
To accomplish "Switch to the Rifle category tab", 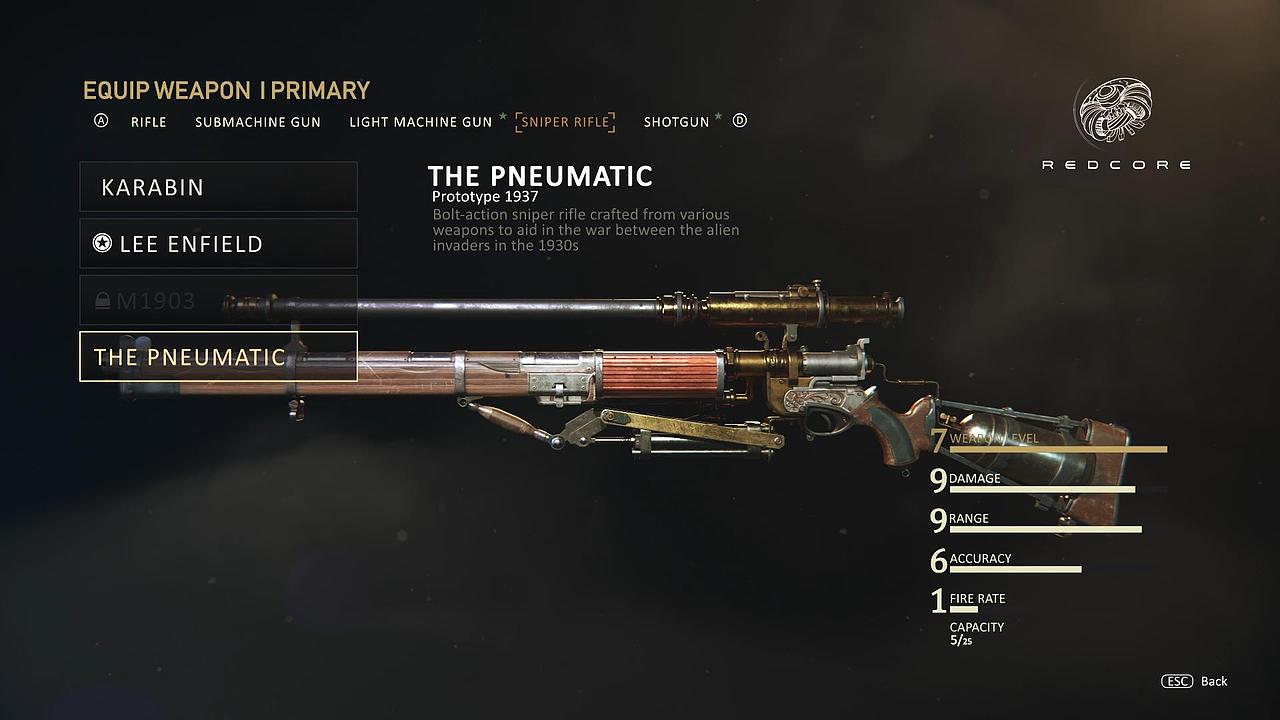I will click(148, 122).
